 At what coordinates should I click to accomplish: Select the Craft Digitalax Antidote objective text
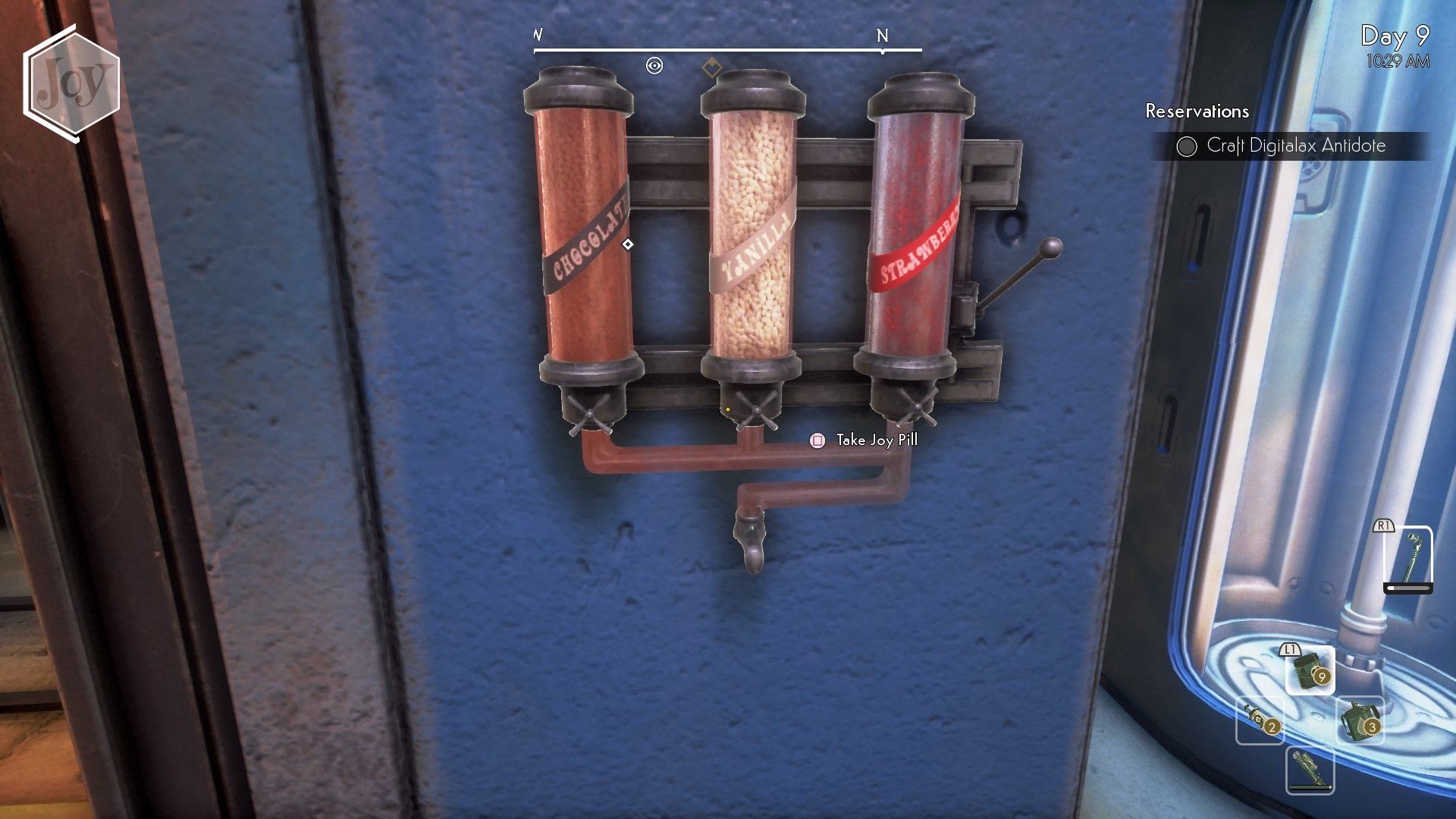pyautogui.click(x=1295, y=146)
